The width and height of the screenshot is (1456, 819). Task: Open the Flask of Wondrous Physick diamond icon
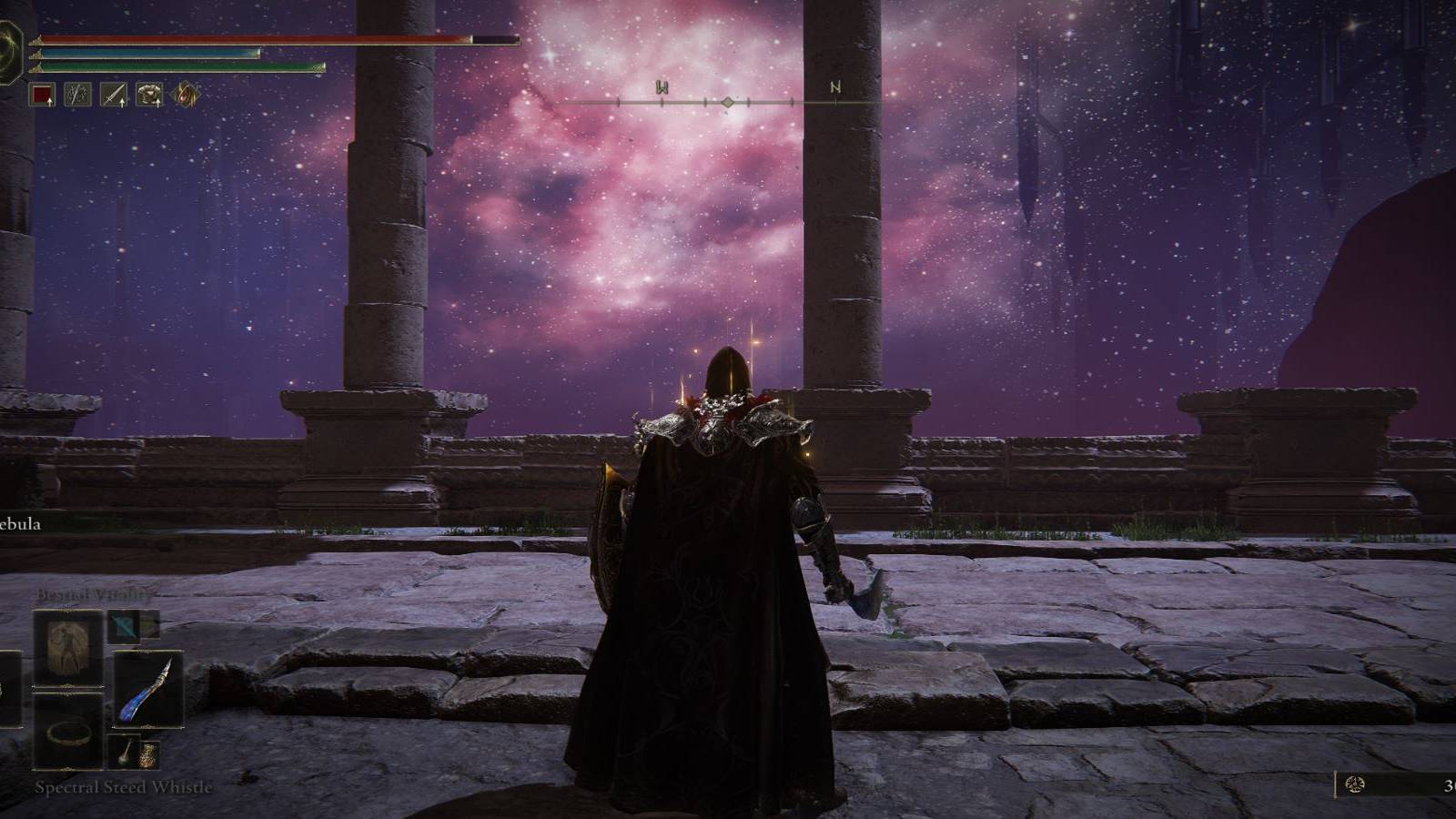tap(187, 95)
